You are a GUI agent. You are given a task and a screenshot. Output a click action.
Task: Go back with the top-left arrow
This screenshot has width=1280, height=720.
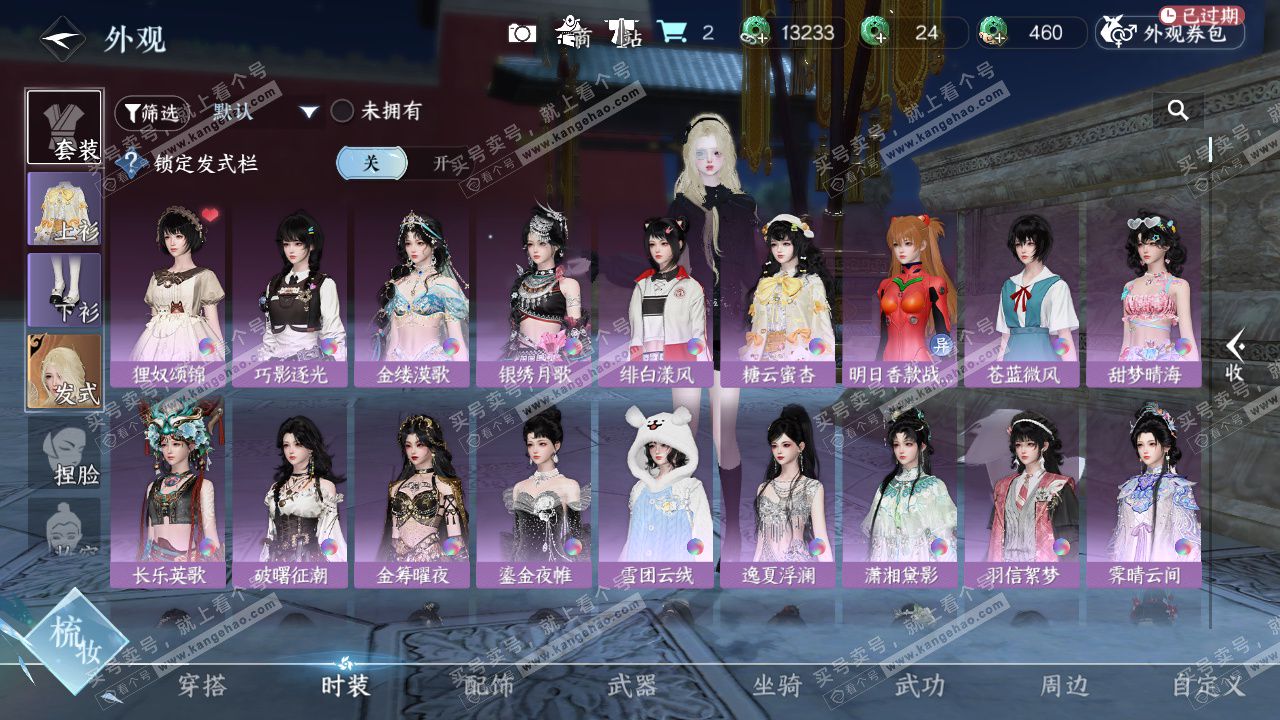[x=61, y=39]
